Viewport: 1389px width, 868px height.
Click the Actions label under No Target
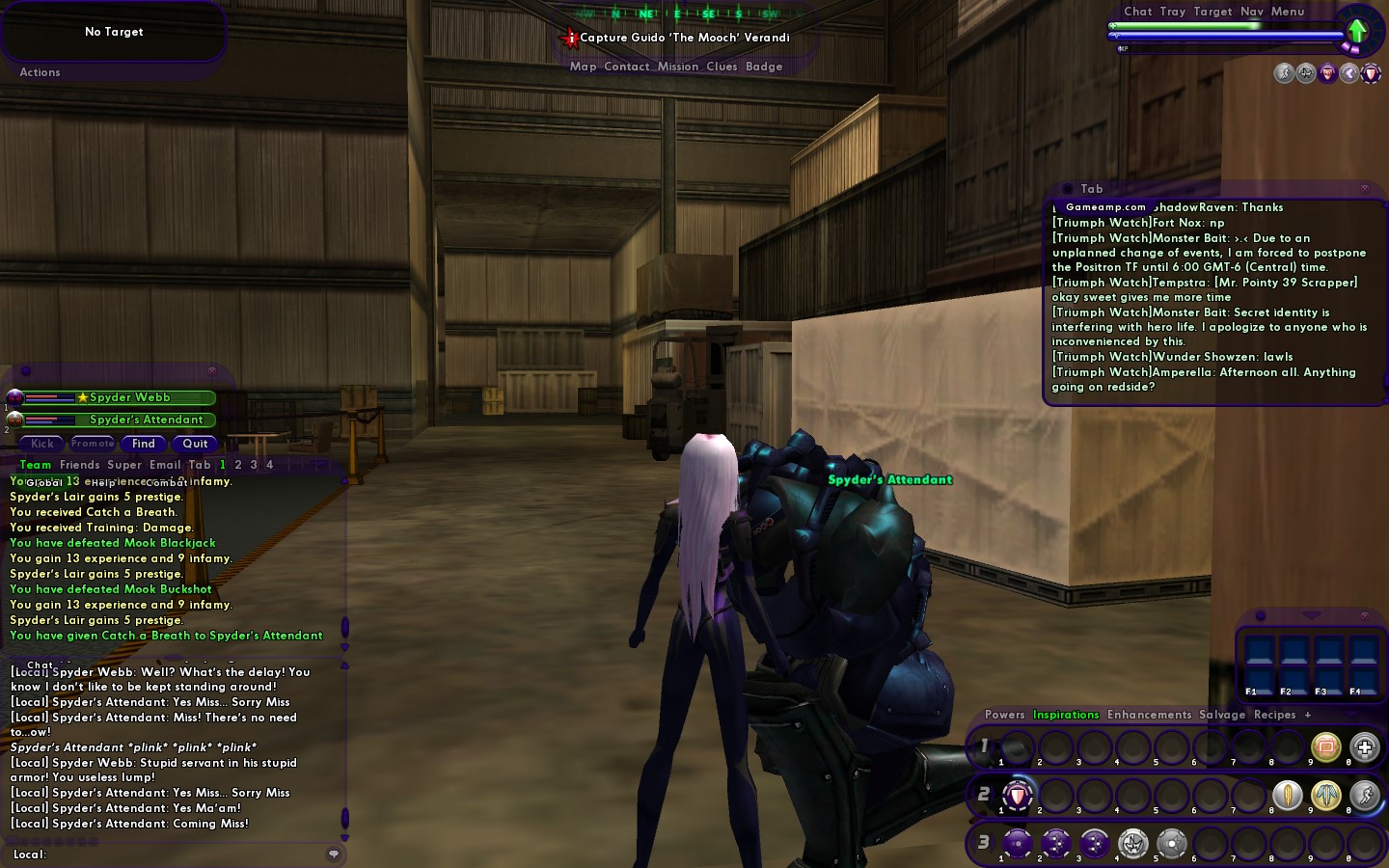(x=40, y=72)
